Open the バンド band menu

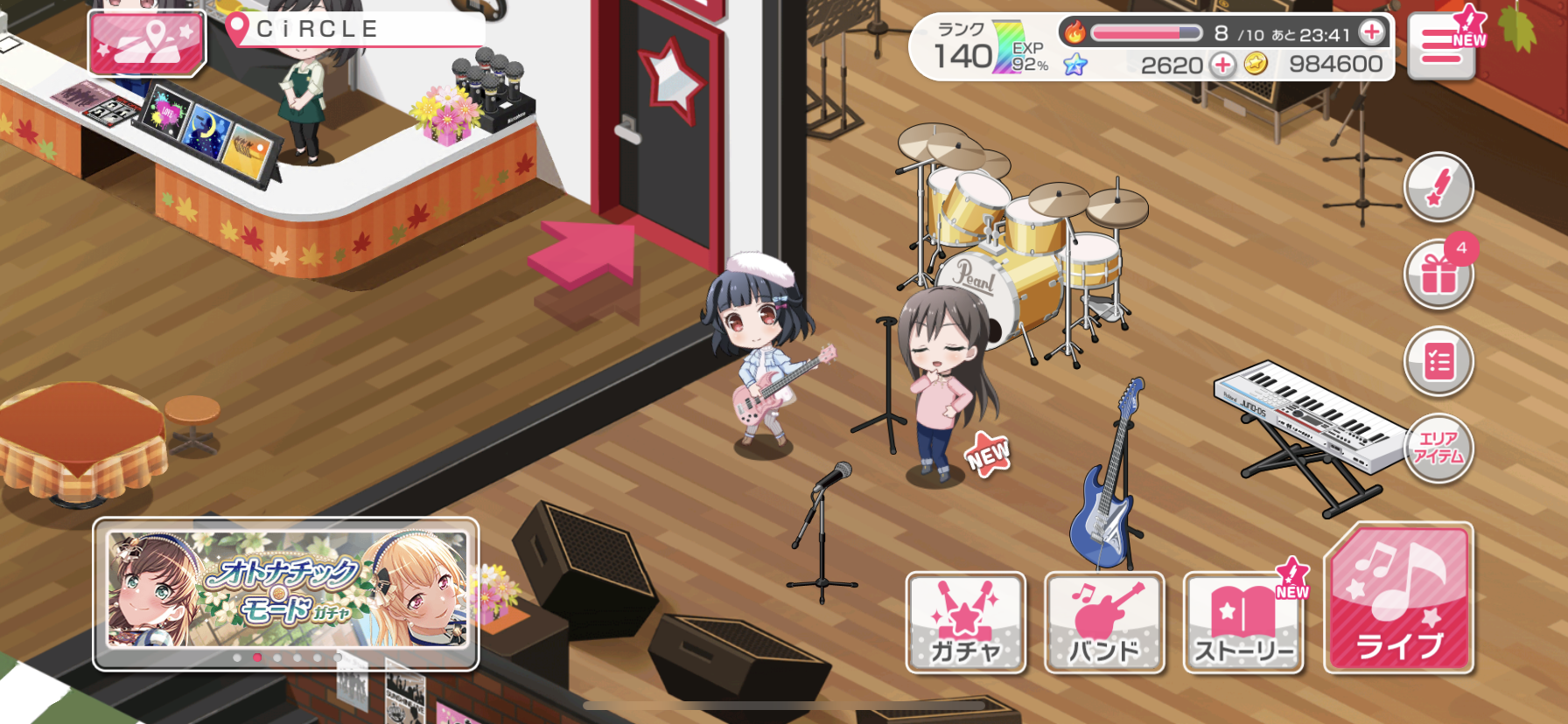click(x=1104, y=623)
